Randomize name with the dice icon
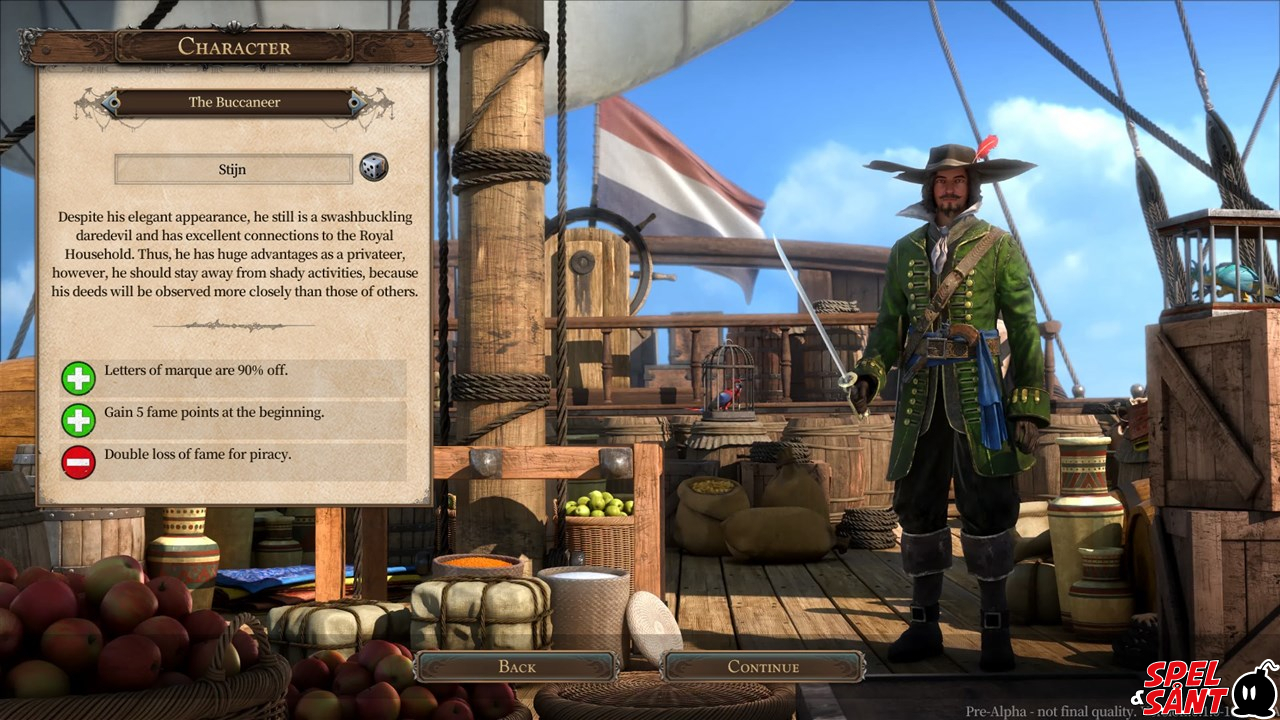The height and width of the screenshot is (720, 1280). 373,168
